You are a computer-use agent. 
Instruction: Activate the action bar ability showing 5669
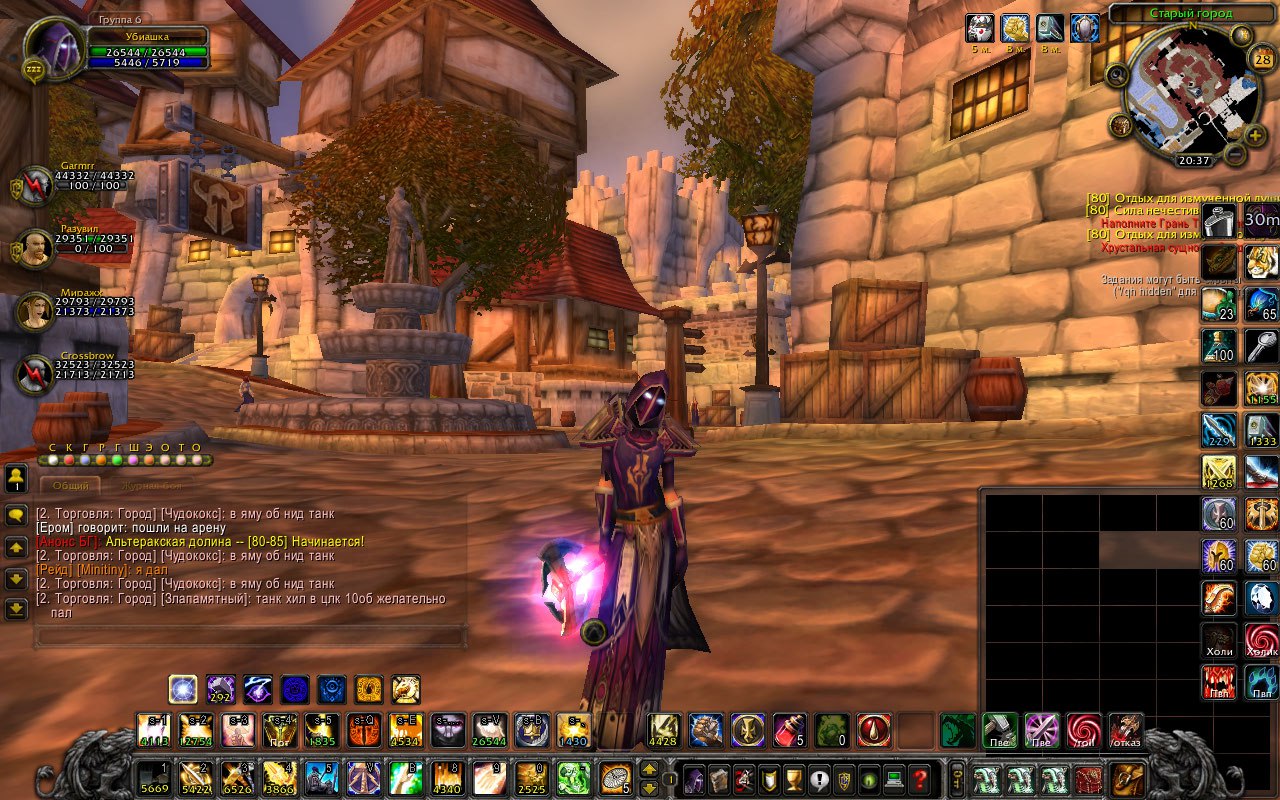coord(153,779)
